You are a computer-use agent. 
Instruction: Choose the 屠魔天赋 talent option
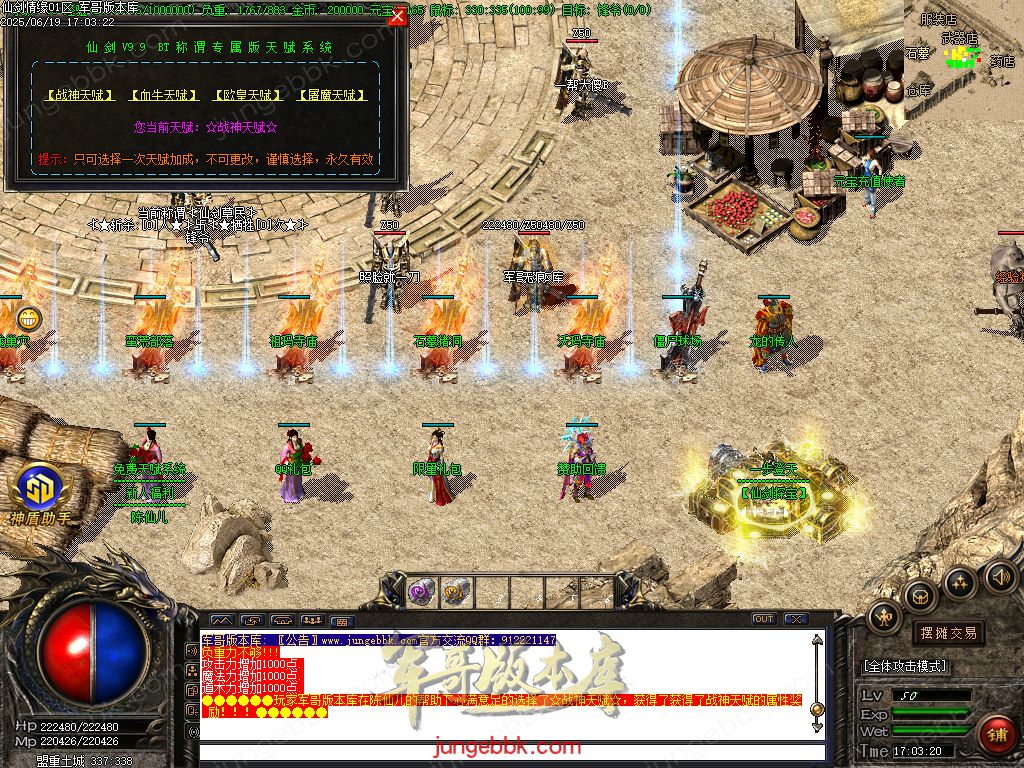[x=332, y=95]
